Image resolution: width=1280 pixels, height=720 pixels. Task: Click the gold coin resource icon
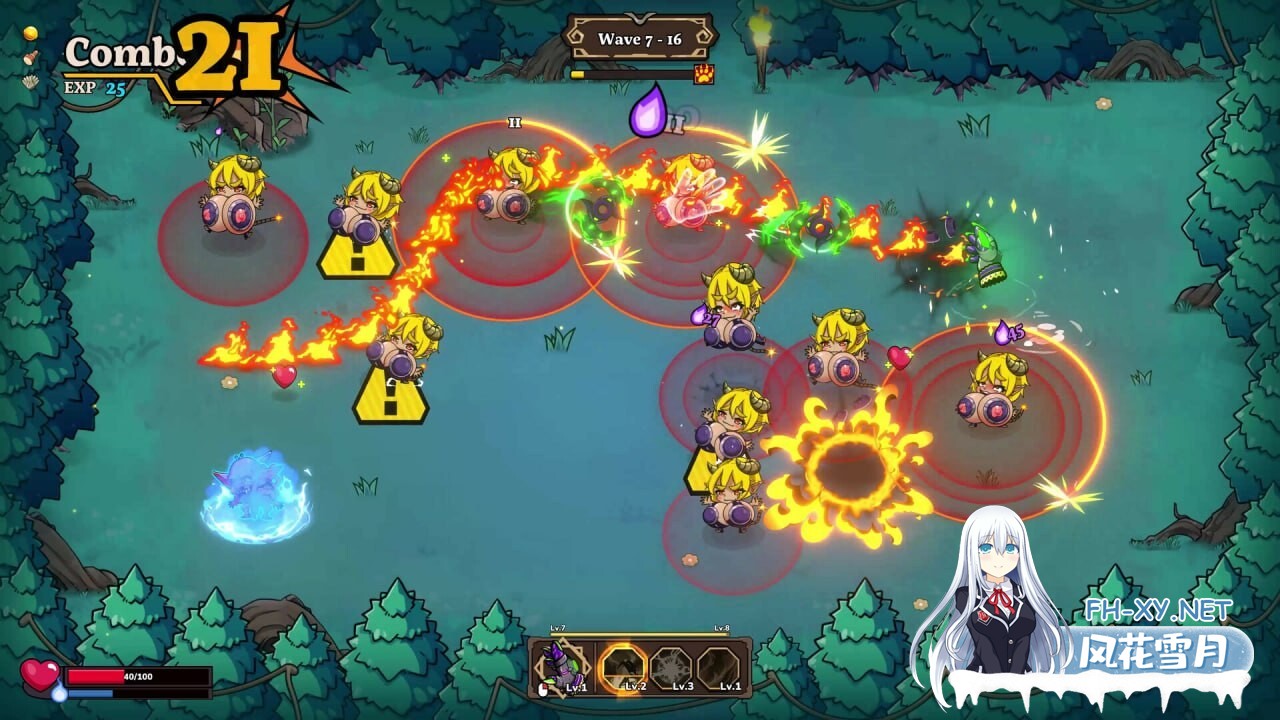[x=30, y=33]
